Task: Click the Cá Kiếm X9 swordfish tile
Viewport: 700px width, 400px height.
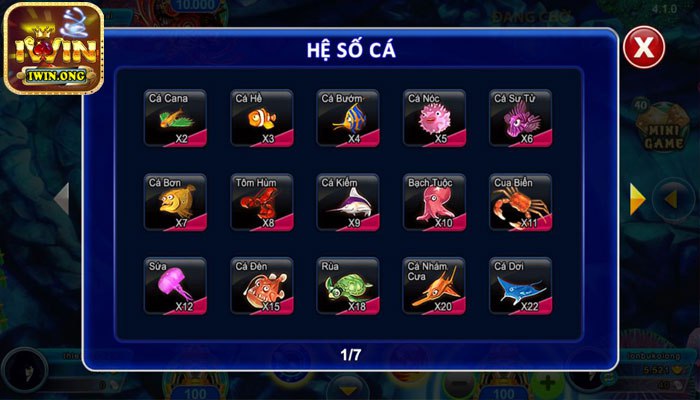Action: point(348,203)
